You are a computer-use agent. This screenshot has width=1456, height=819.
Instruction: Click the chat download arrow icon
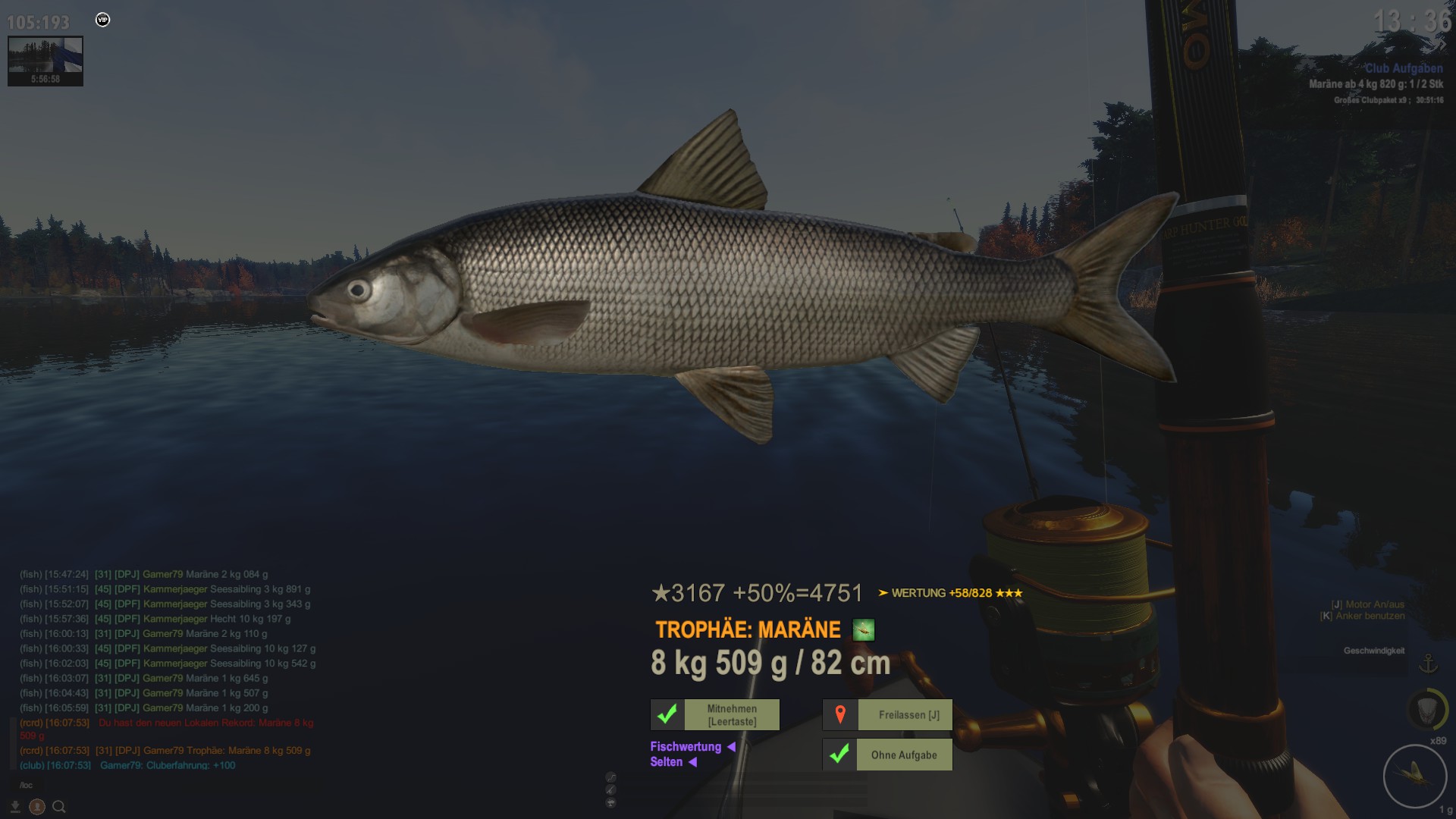(15, 807)
